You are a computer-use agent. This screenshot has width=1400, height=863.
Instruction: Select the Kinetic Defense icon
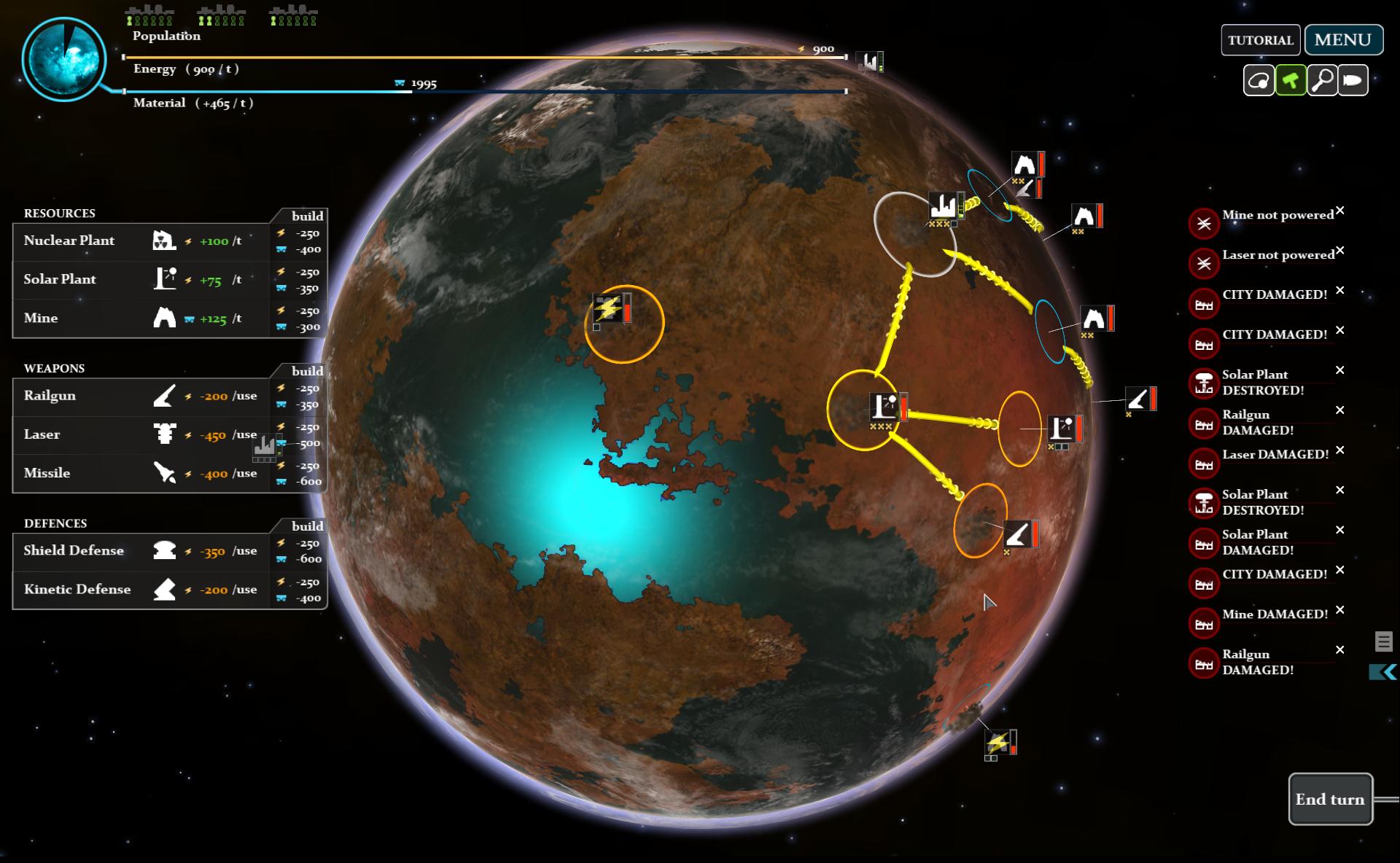[x=166, y=590]
